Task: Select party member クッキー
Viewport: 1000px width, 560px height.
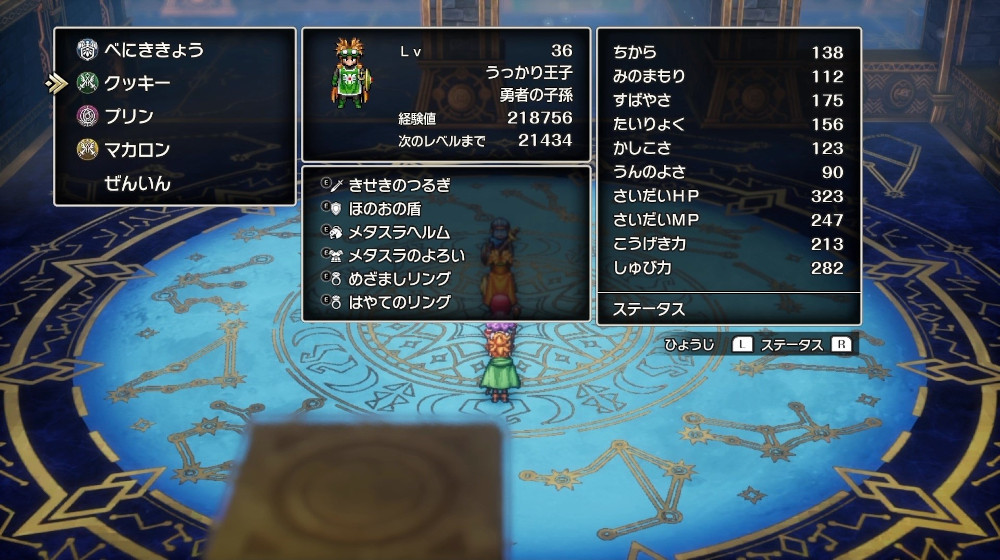Action: [137, 83]
